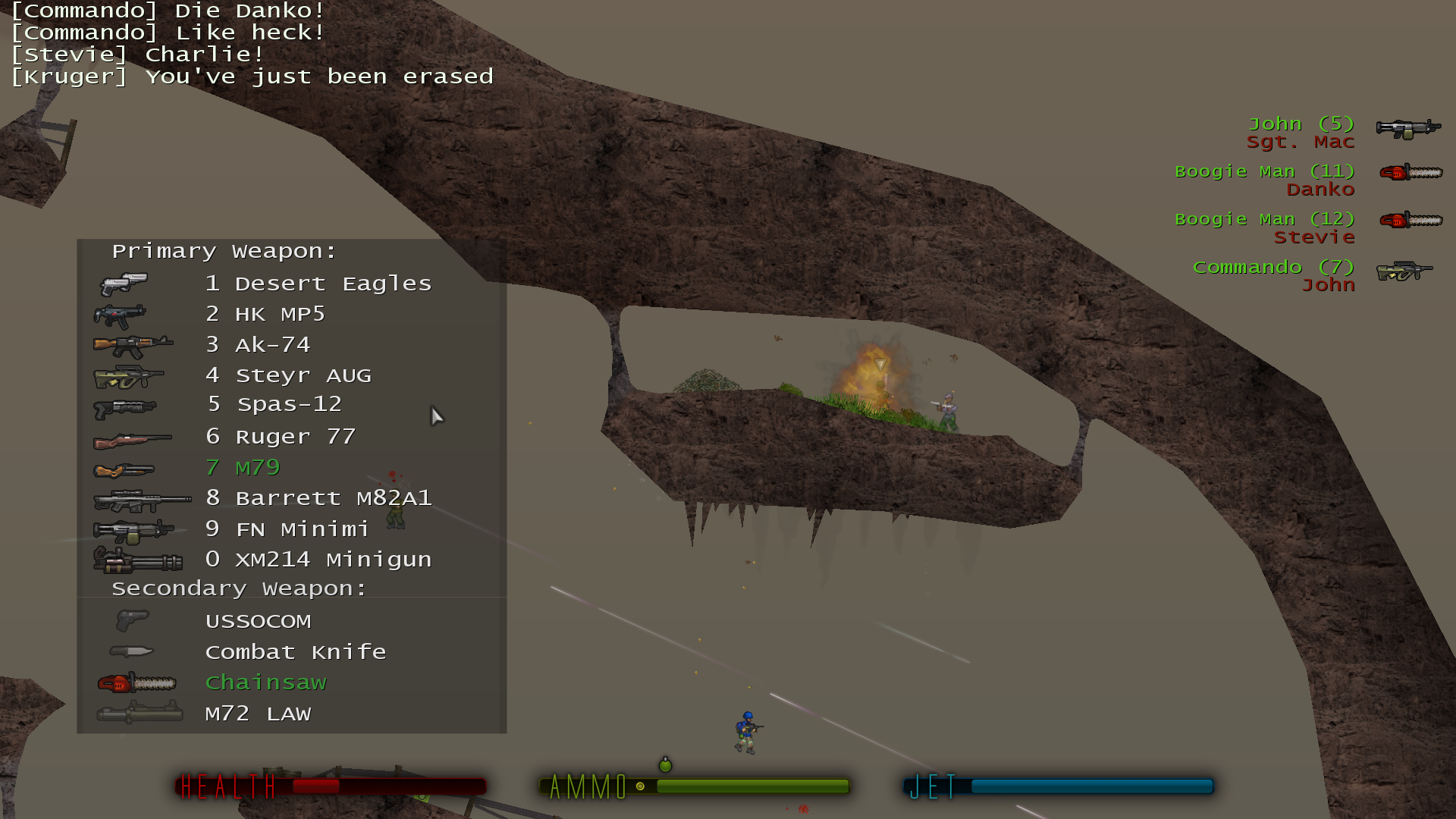Pick the Combat Knife secondary
The image size is (1456, 819).
295,652
